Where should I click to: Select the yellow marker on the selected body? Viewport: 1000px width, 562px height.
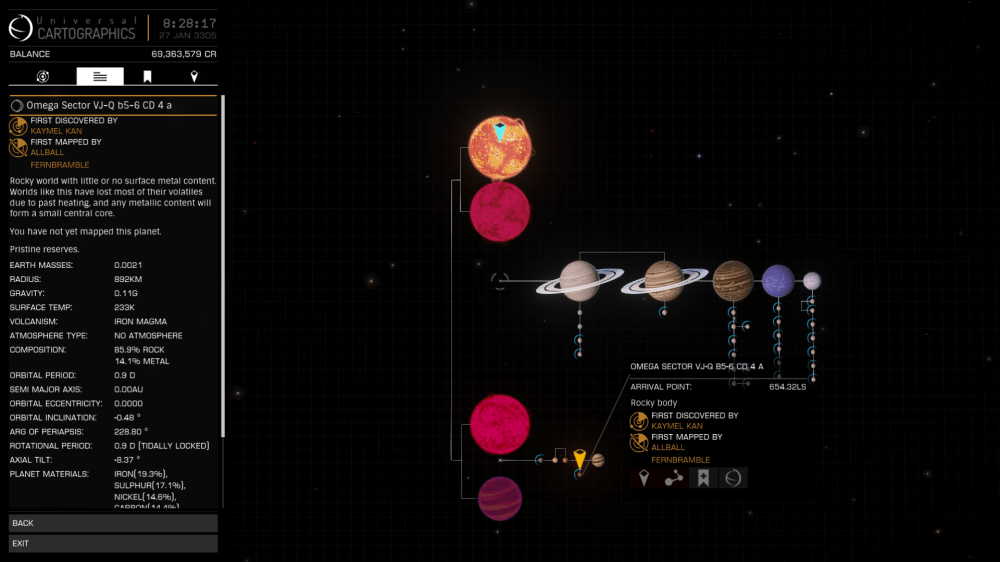click(x=579, y=459)
